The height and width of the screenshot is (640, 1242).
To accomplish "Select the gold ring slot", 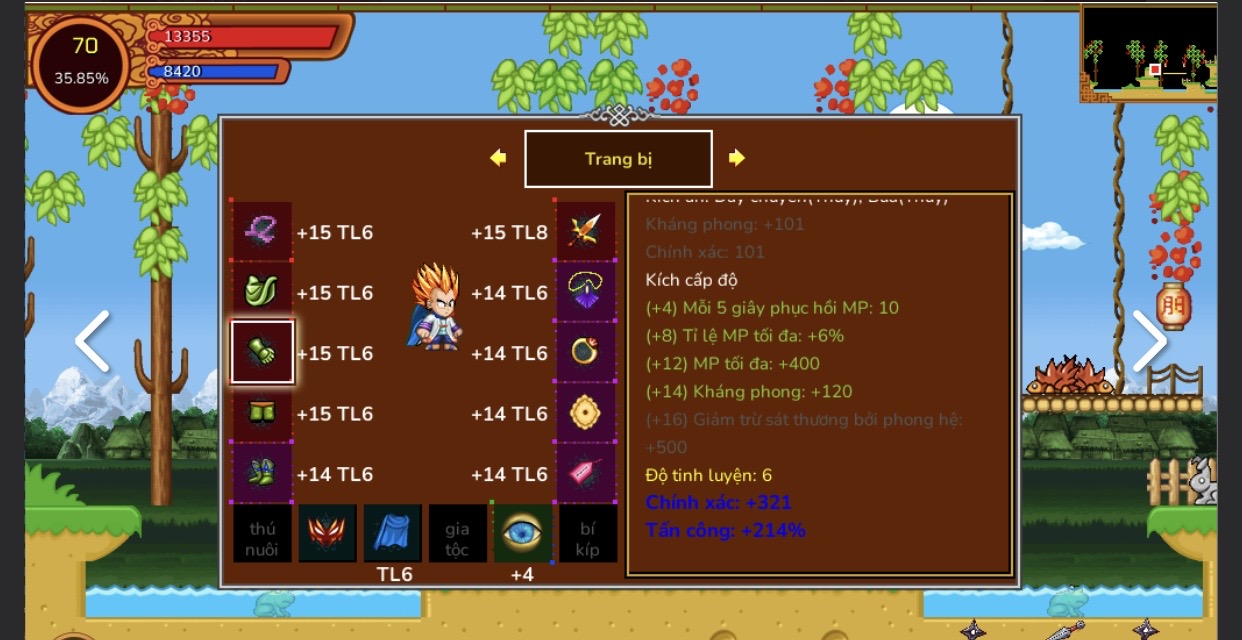I will [x=585, y=352].
